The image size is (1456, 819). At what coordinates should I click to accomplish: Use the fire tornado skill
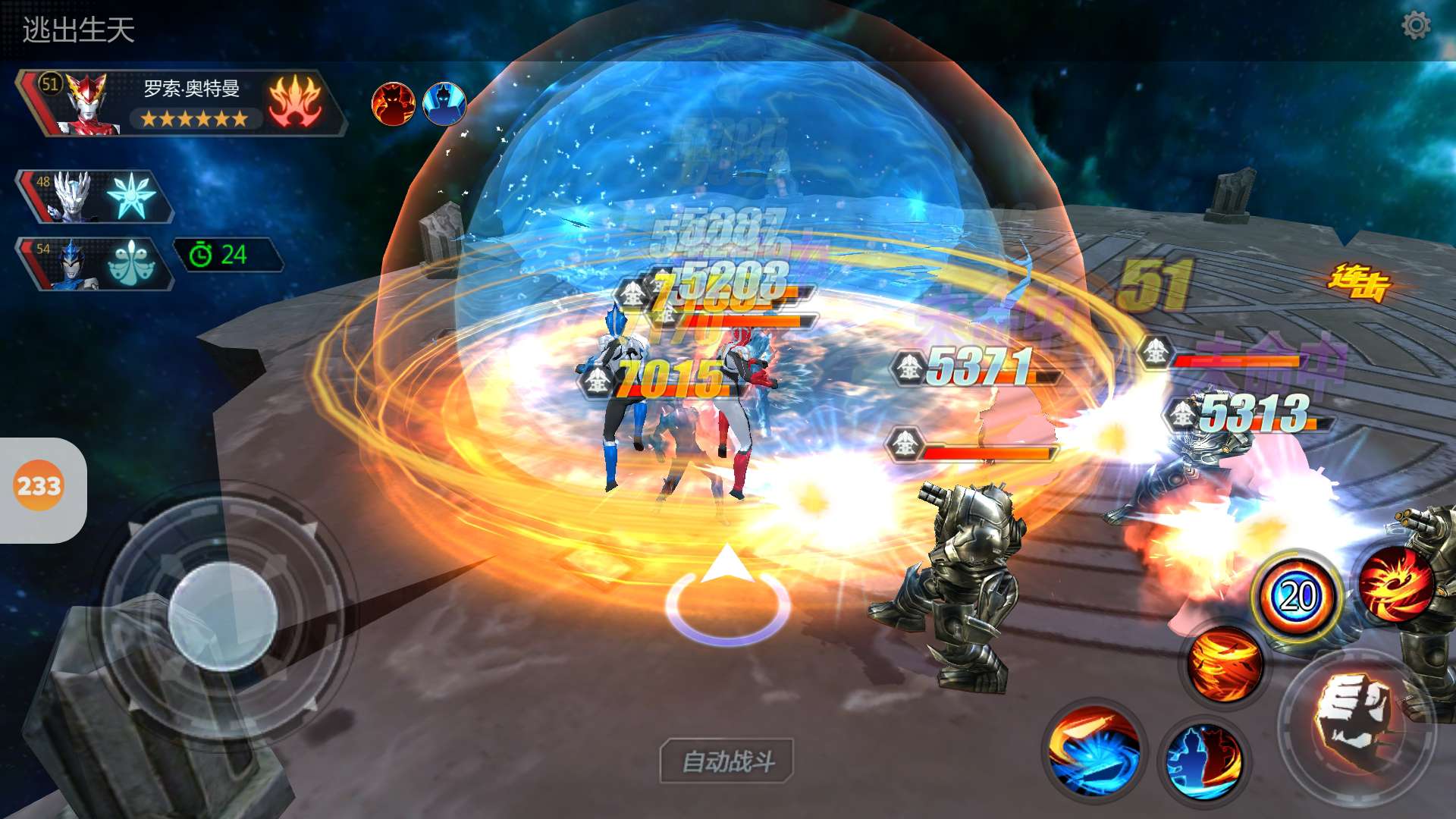1224,664
